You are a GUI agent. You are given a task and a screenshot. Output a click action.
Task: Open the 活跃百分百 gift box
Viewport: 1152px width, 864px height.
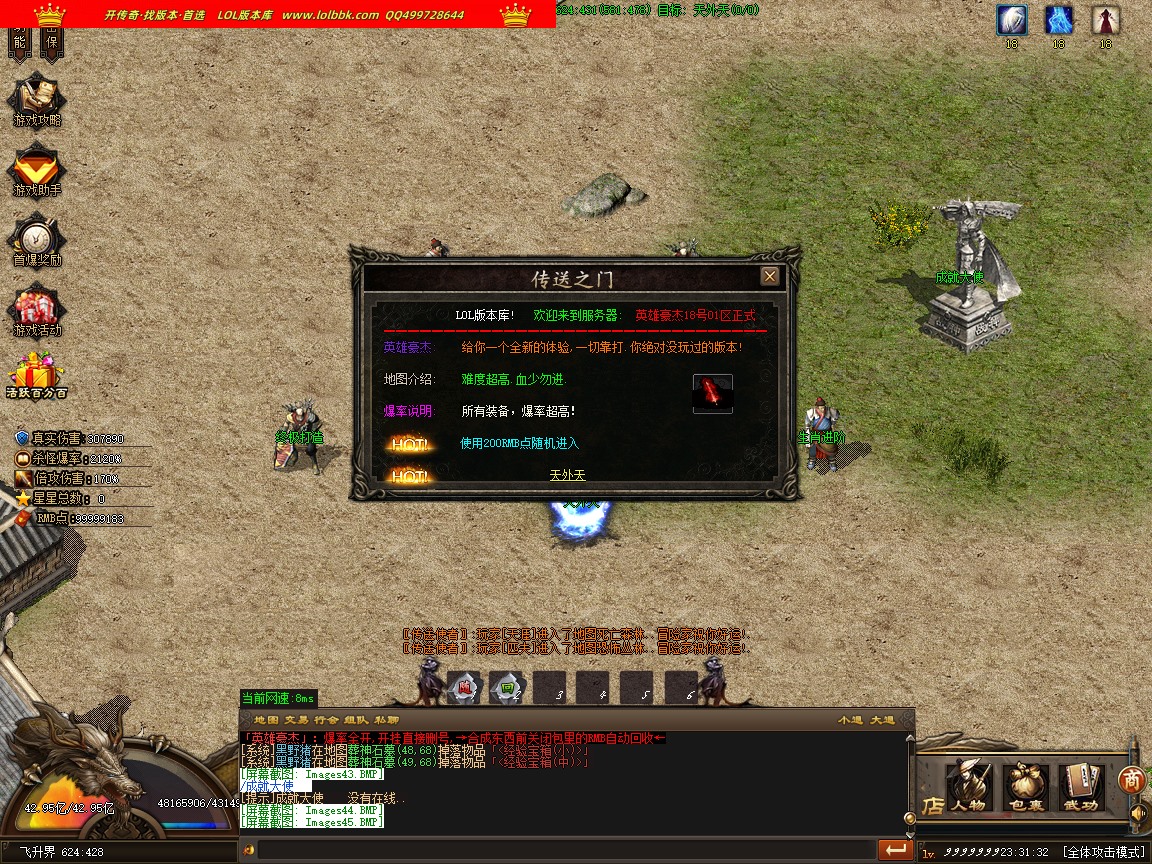[x=36, y=375]
